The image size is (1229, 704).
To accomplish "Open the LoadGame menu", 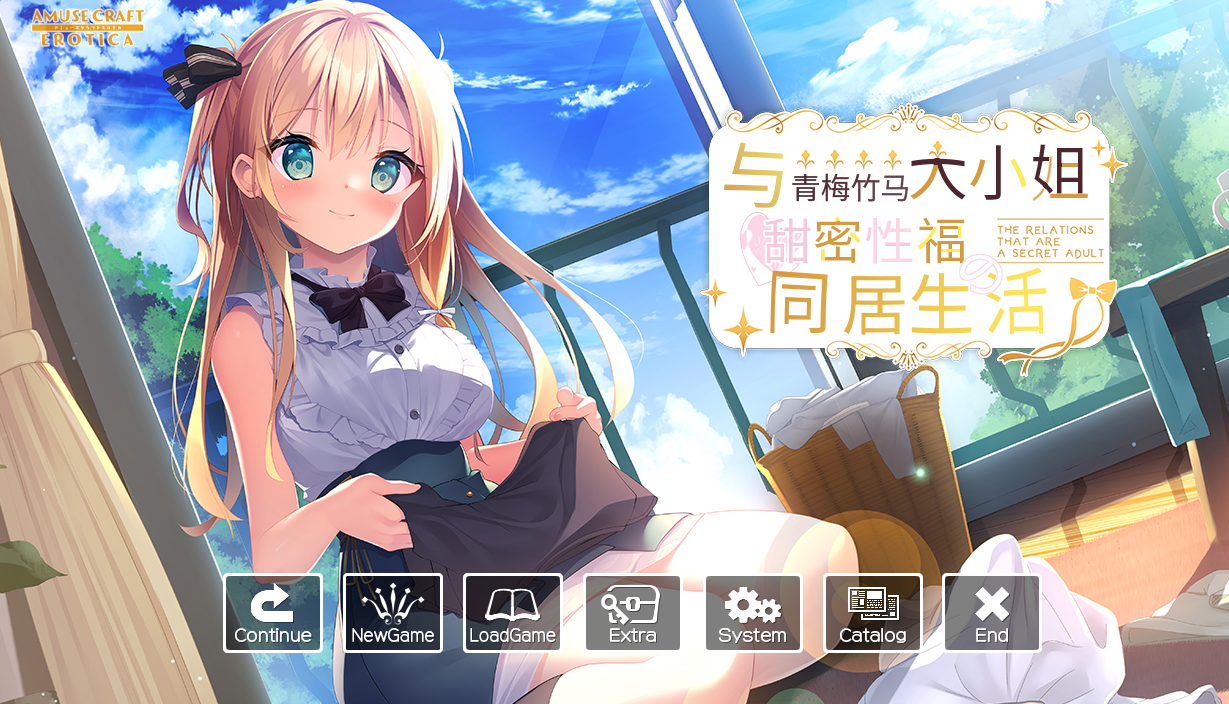I will click(x=512, y=613).
